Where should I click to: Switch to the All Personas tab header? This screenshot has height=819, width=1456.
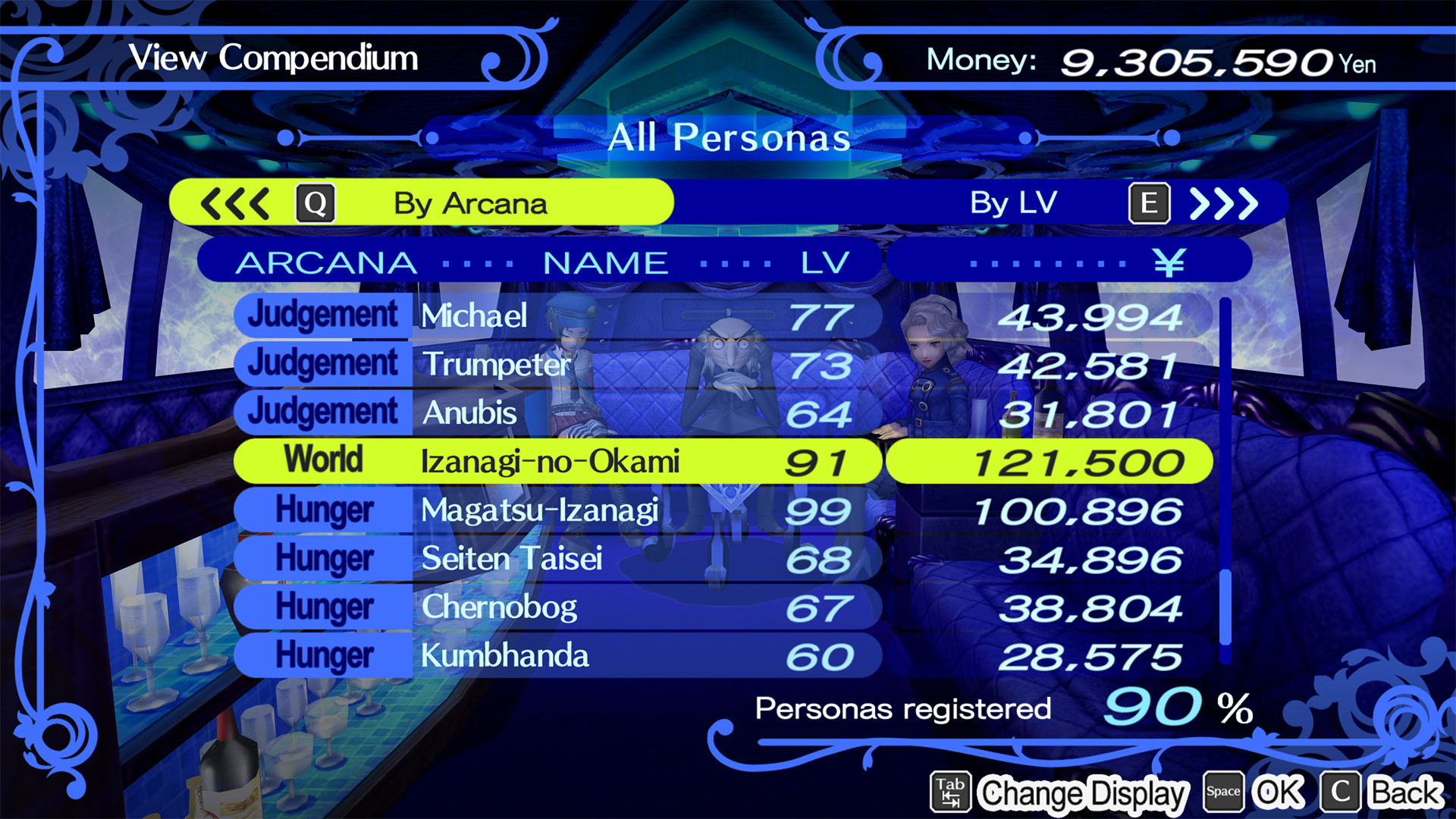728,137
